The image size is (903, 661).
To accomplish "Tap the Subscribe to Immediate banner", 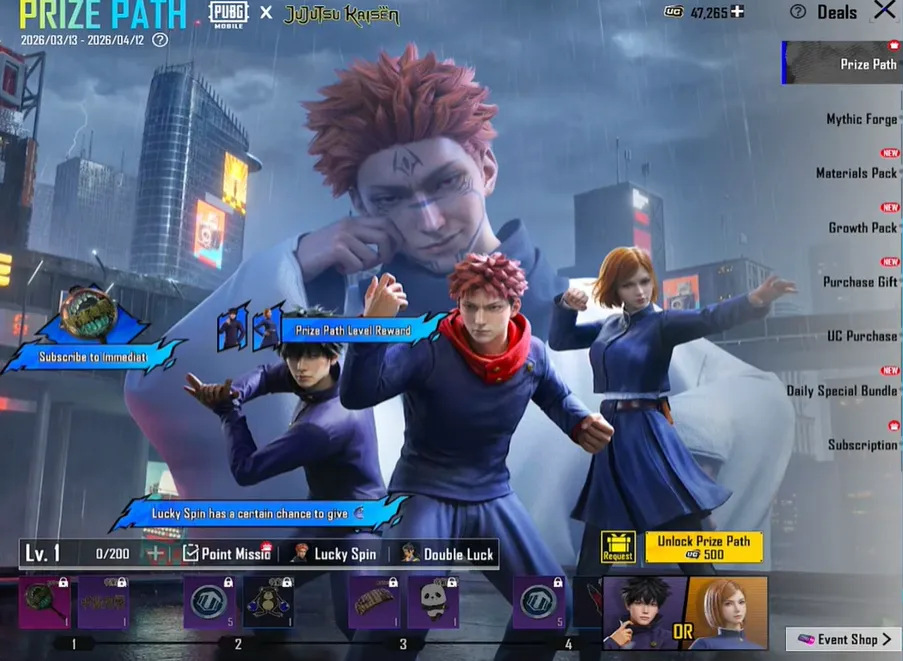I will (93, 356).
